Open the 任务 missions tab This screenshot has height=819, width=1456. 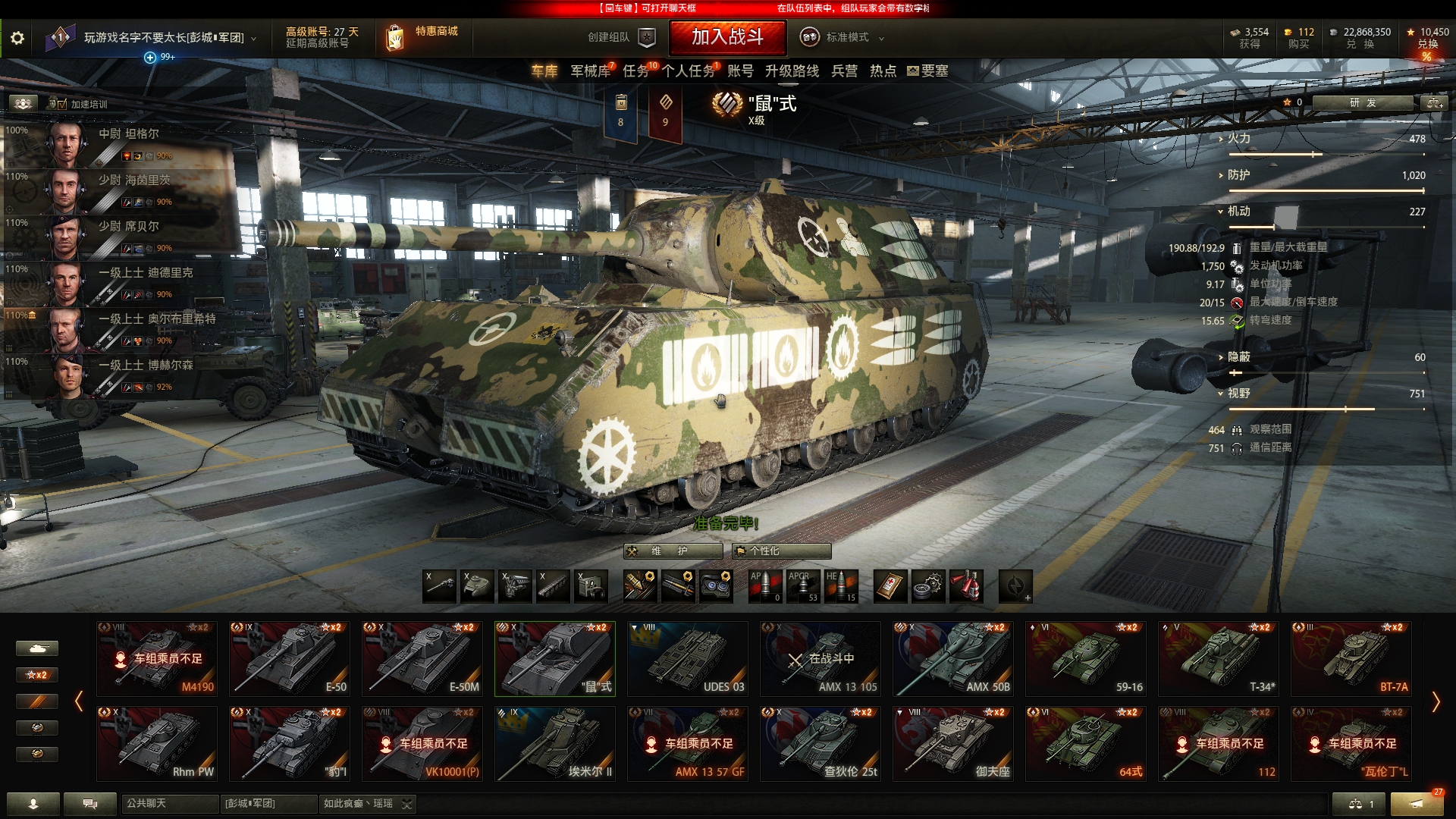click(x=635, y=71)
